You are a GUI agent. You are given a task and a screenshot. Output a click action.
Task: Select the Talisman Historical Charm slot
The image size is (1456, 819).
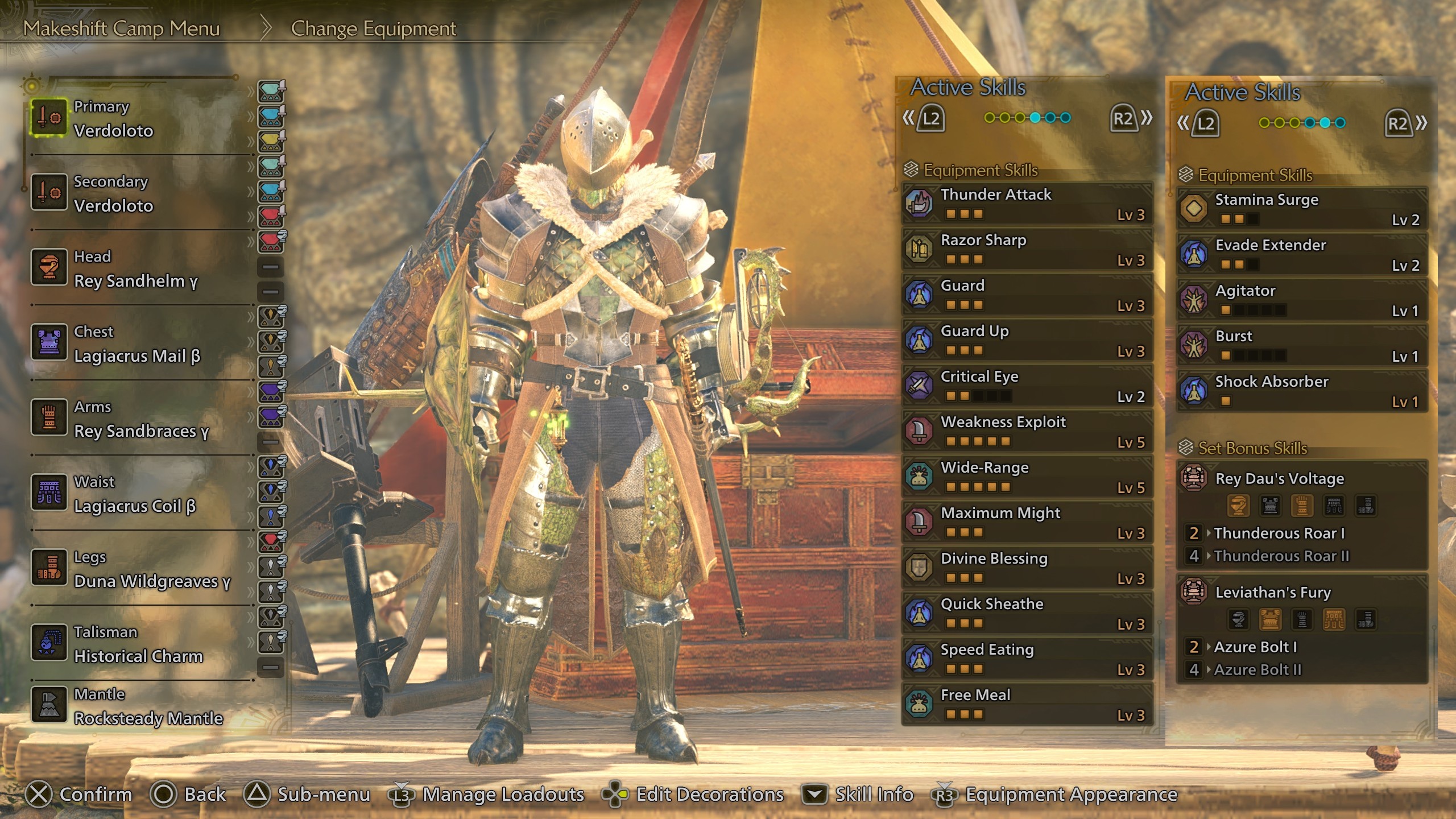pyautogui.click(x=136, y=644)
